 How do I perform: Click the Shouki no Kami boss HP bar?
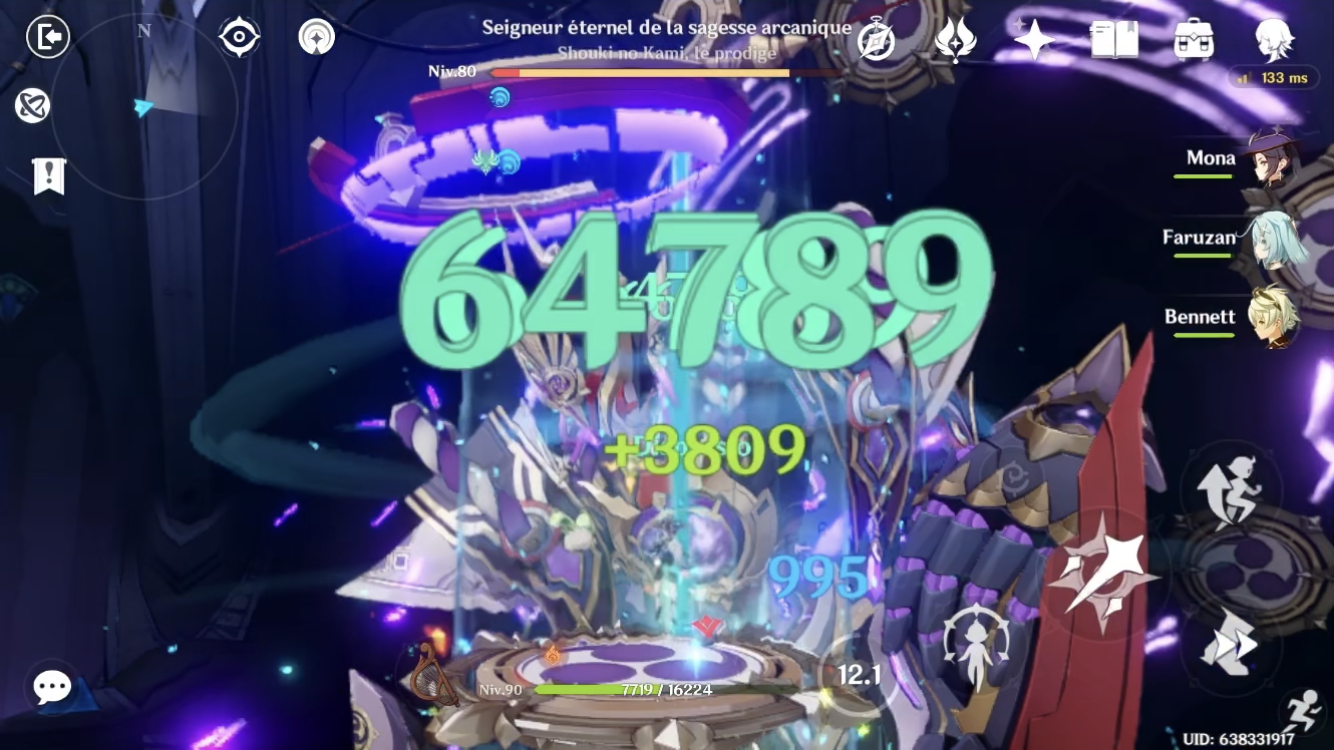click(660, 73)
